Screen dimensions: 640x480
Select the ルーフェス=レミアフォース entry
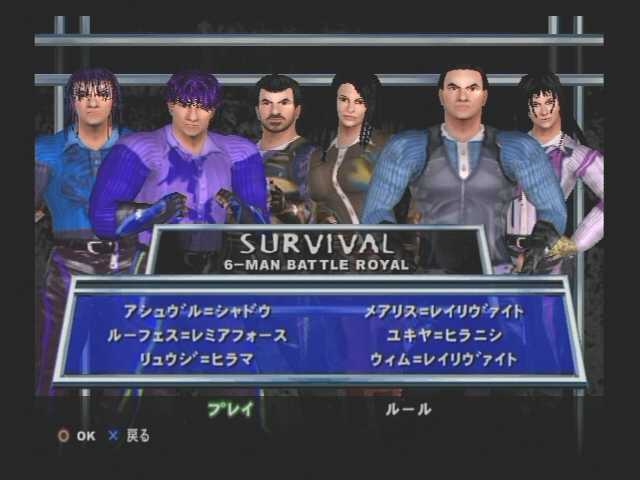(197, 336)
